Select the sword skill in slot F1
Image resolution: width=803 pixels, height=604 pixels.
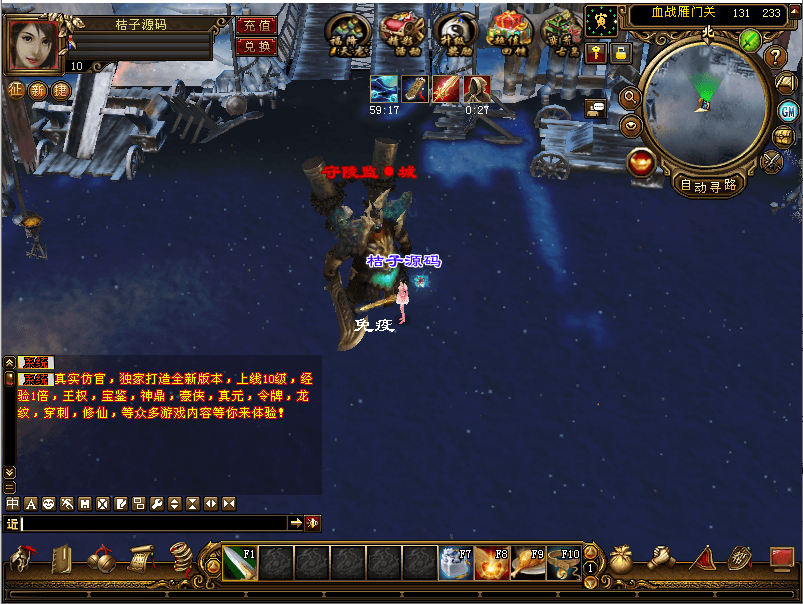click(240, 563)
